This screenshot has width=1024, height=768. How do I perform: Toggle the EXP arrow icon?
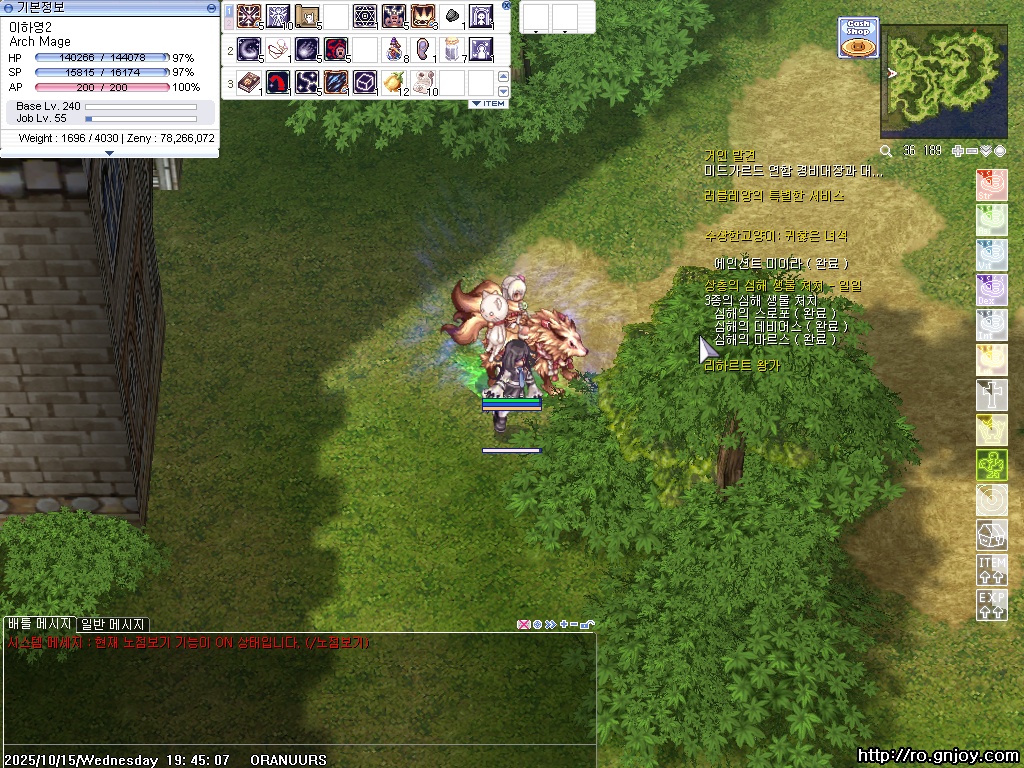coord(991,605)
